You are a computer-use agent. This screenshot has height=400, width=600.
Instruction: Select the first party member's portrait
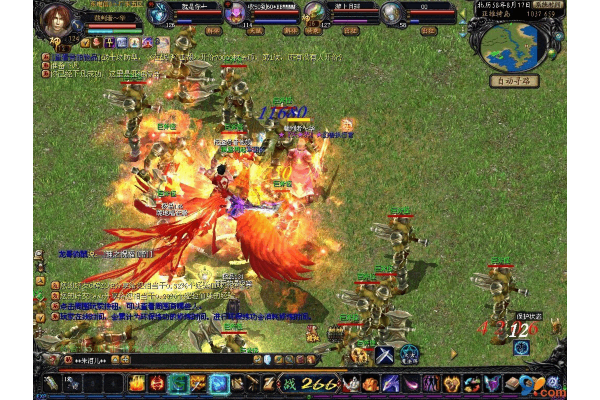(x=158, y=14)
